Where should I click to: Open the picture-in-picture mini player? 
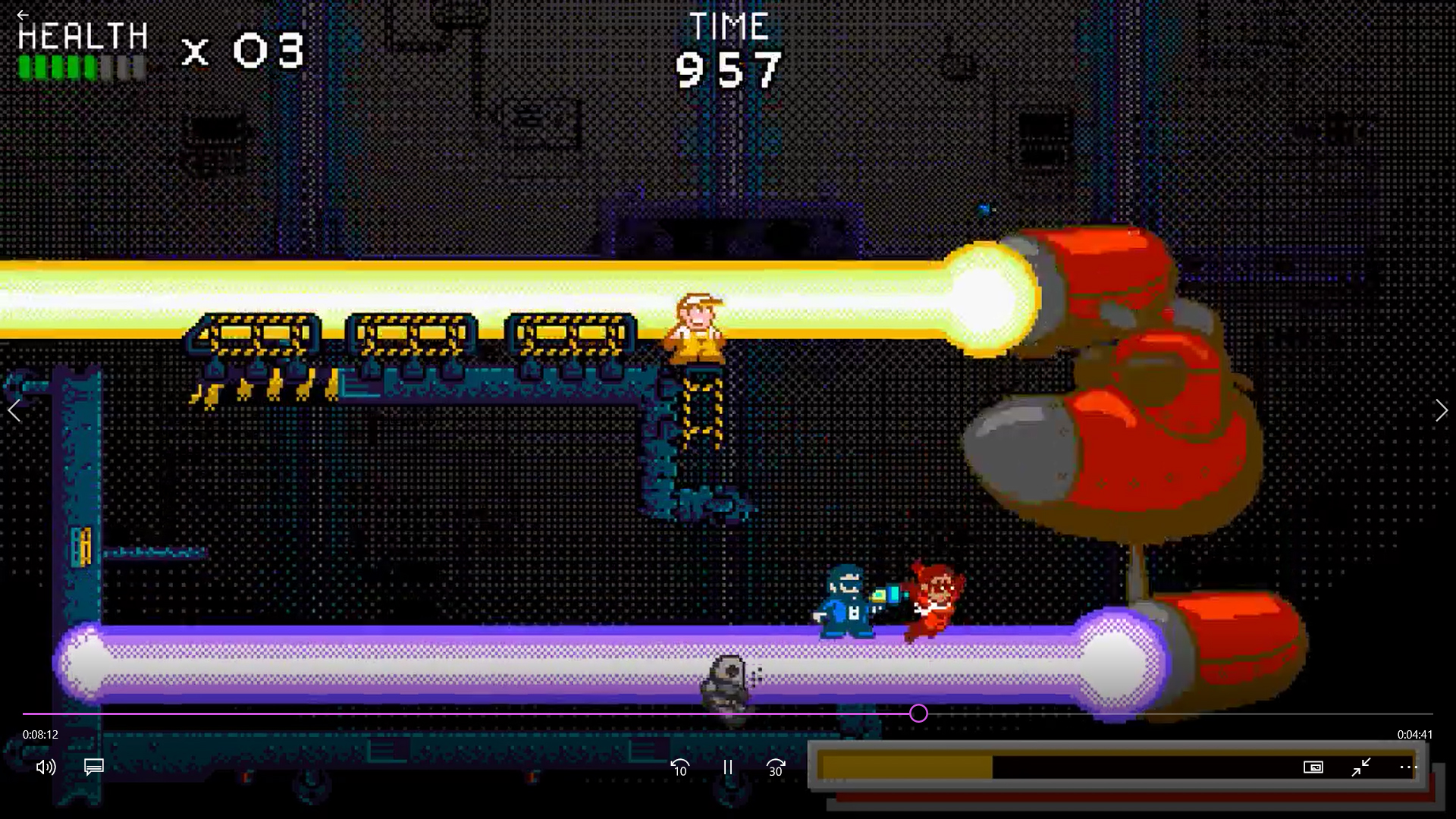[x=1314, y=767]
